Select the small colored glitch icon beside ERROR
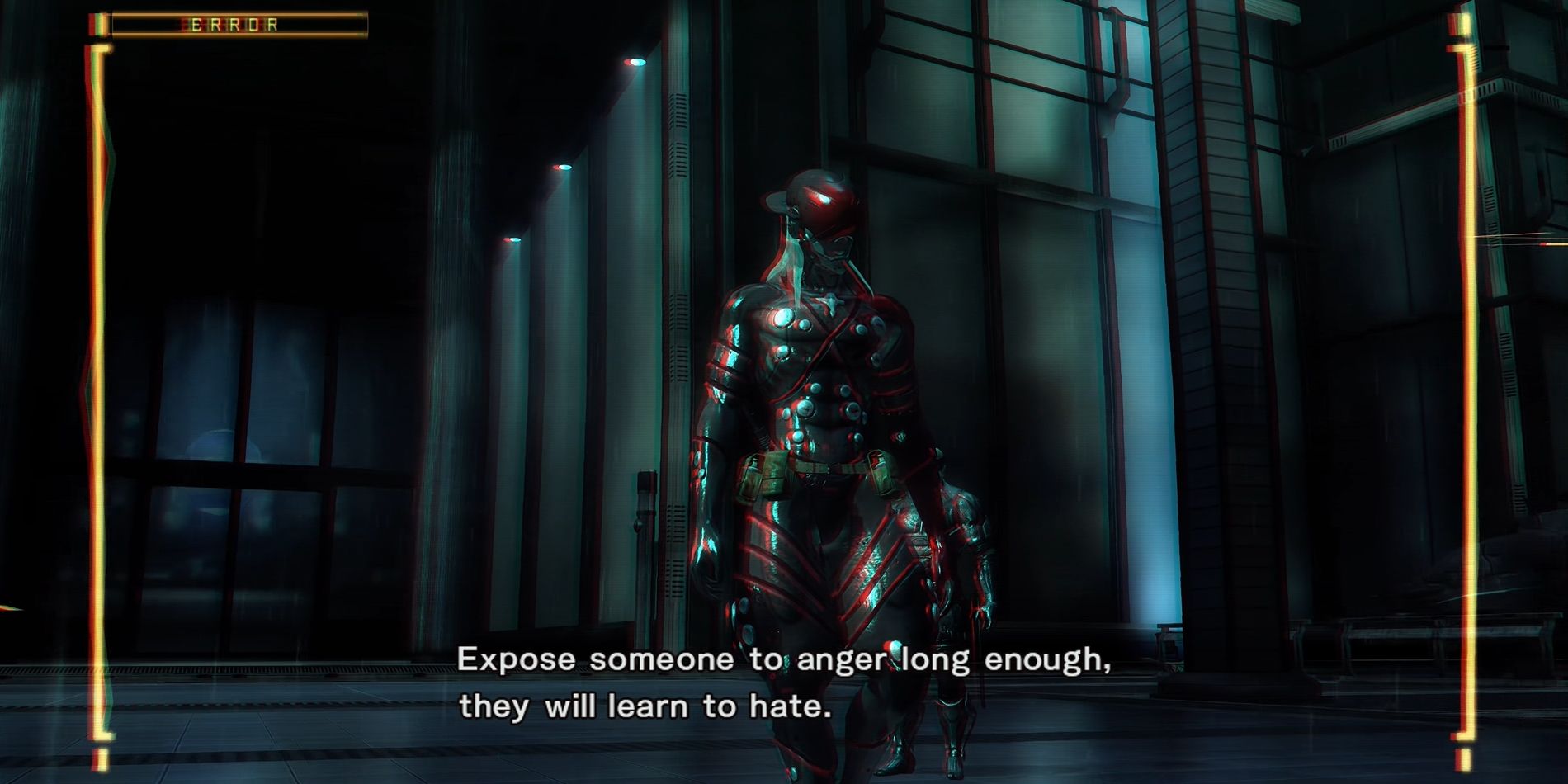The image size is (1568, 784). click(97, 23)
